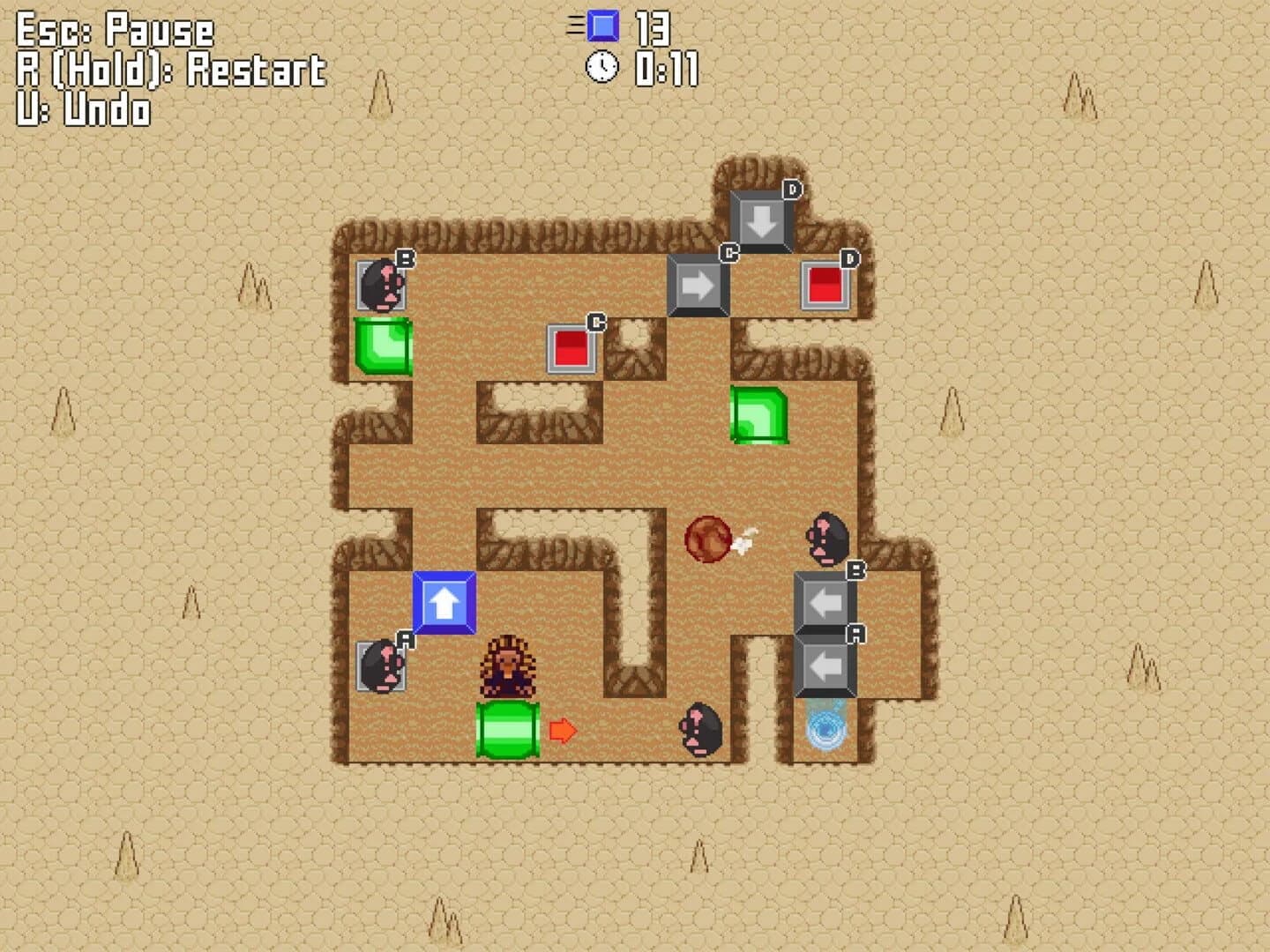Click the down-arrow switch labeled D
Viewport: 1270px width, 952px height.
pyautogui.click(x=760, y=218)
